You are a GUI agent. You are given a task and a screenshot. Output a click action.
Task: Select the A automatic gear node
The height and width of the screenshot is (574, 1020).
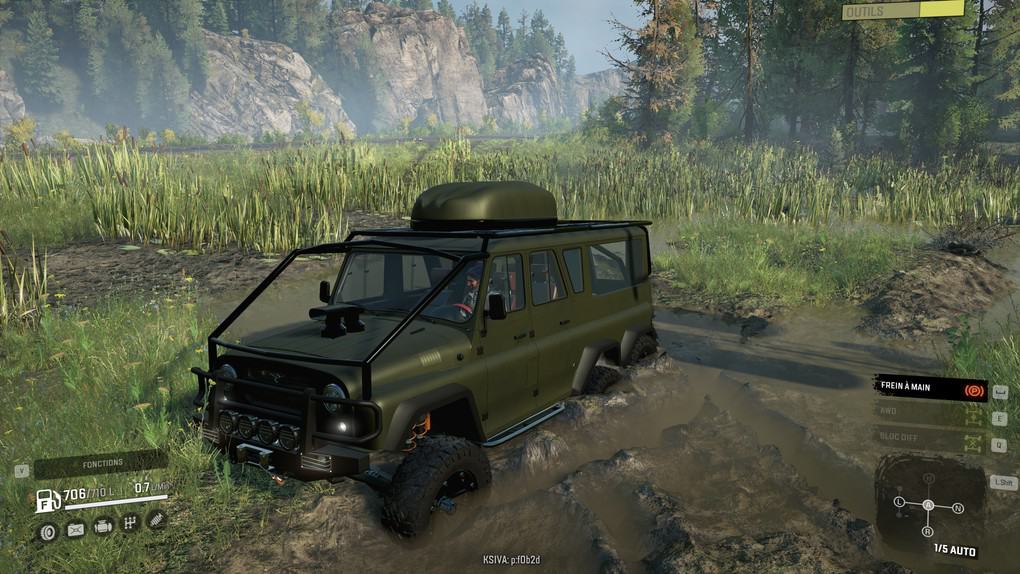click(x=928, y=505)
